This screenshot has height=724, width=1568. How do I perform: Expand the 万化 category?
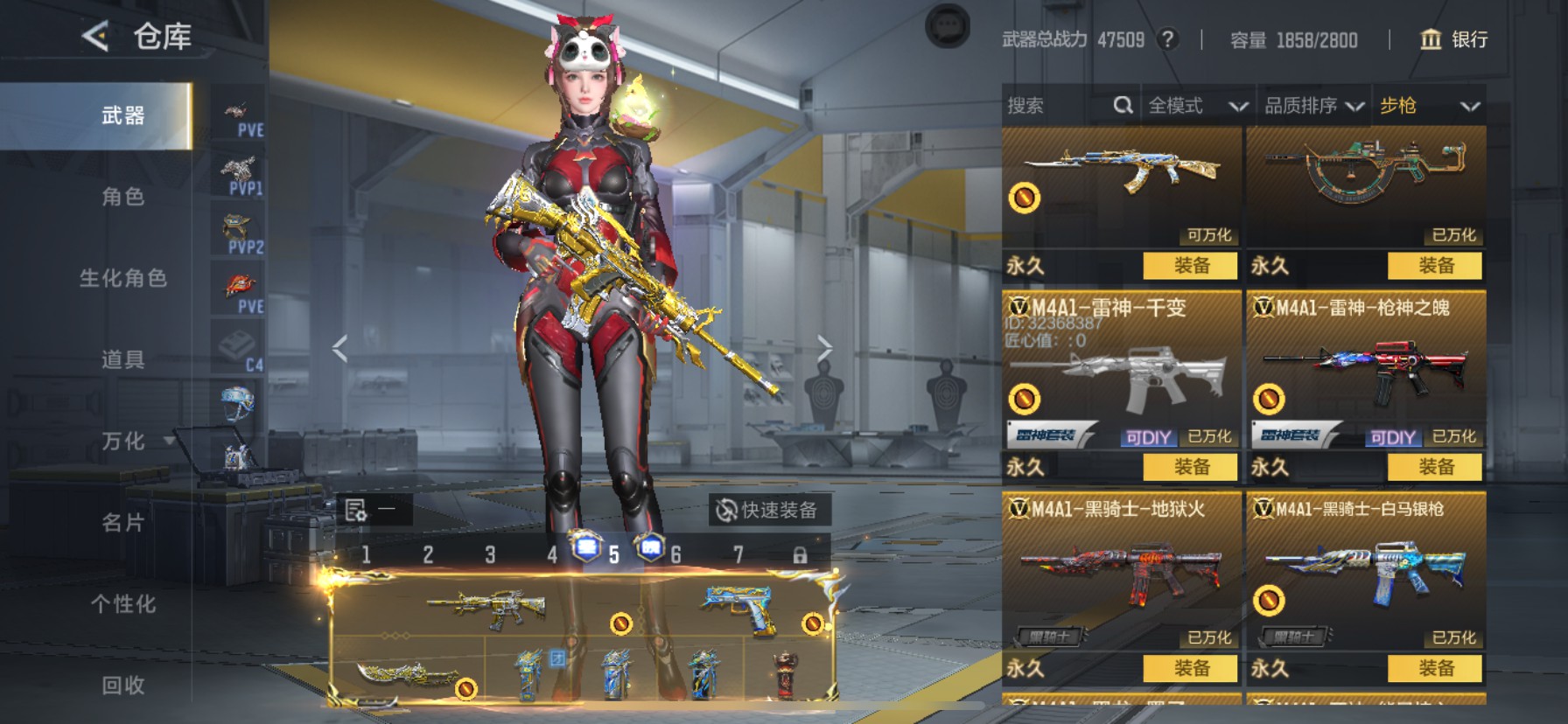point(122,441)
